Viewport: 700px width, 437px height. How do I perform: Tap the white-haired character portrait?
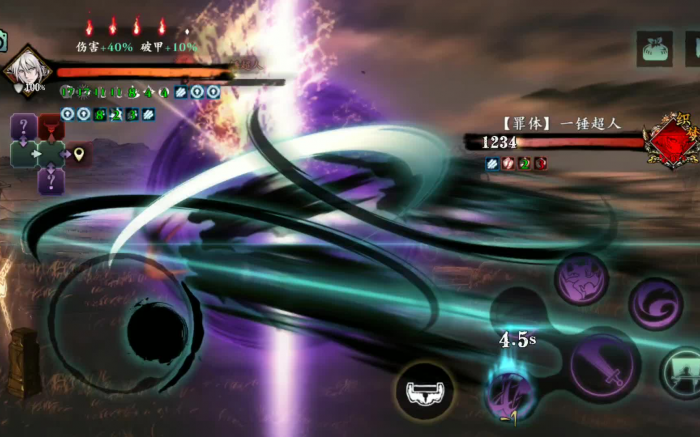22,70
